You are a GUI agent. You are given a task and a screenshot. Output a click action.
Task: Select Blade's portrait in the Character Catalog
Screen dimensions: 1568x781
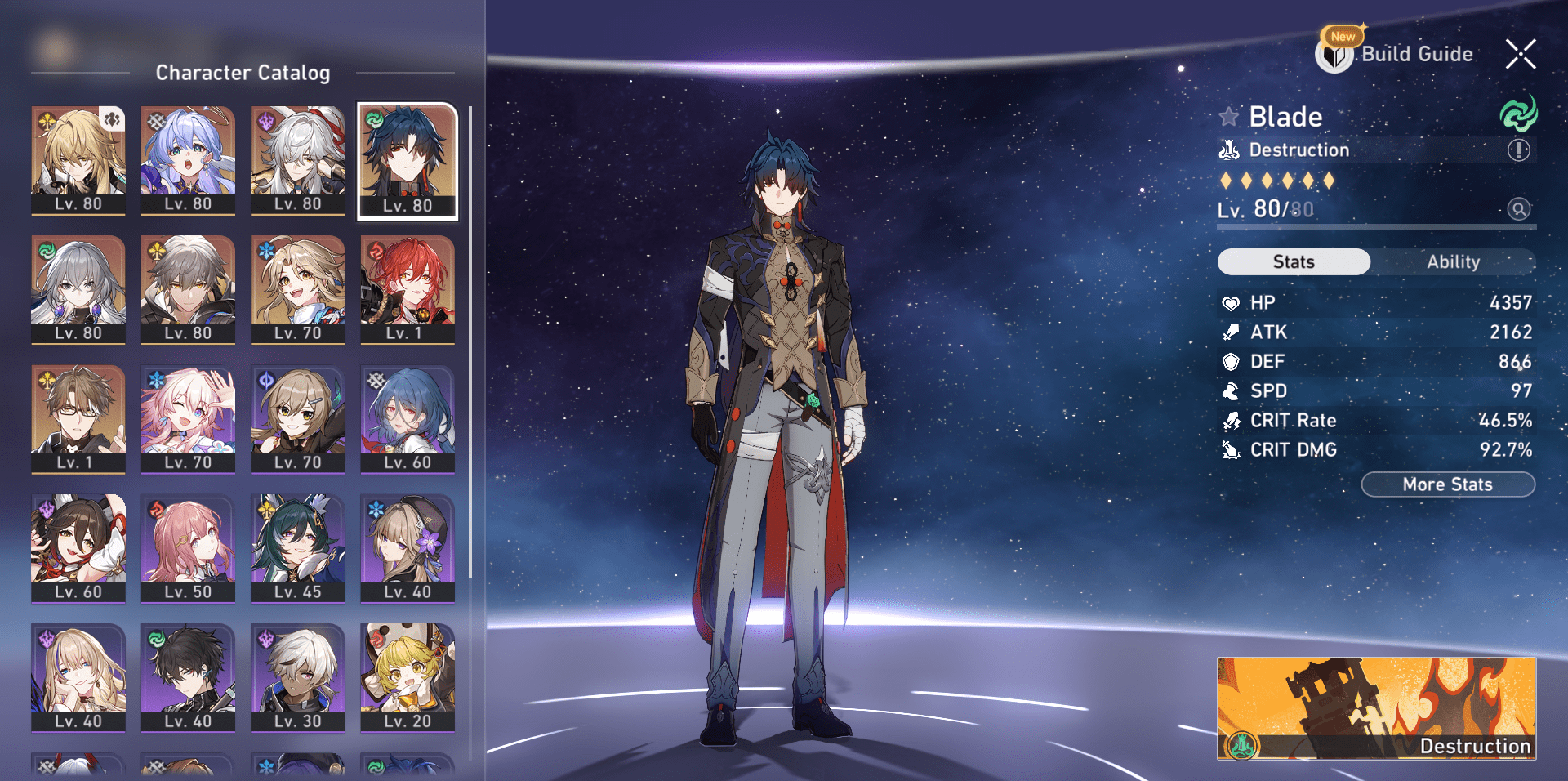point(406,159)
